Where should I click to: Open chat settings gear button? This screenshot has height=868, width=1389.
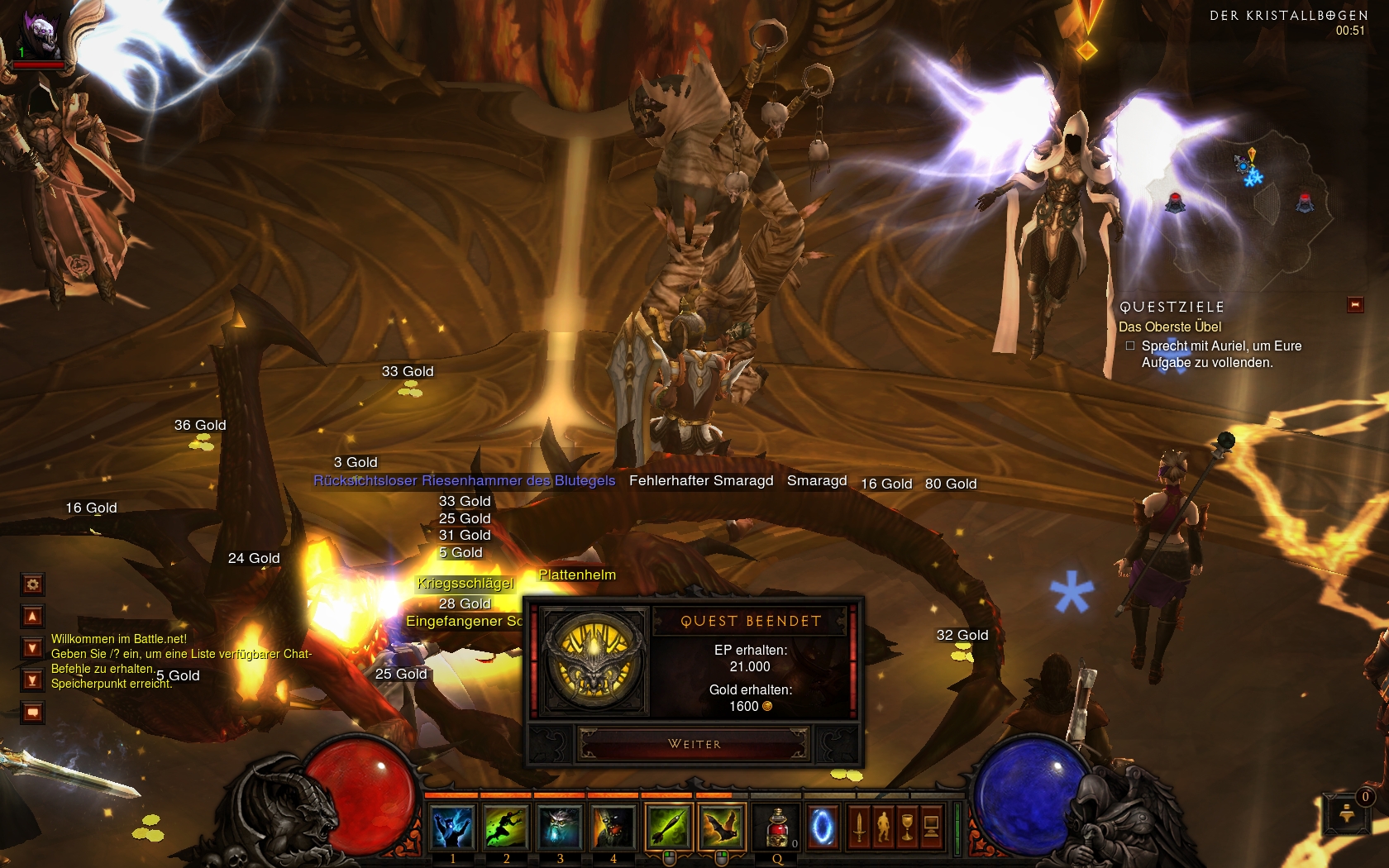(32, 584)
